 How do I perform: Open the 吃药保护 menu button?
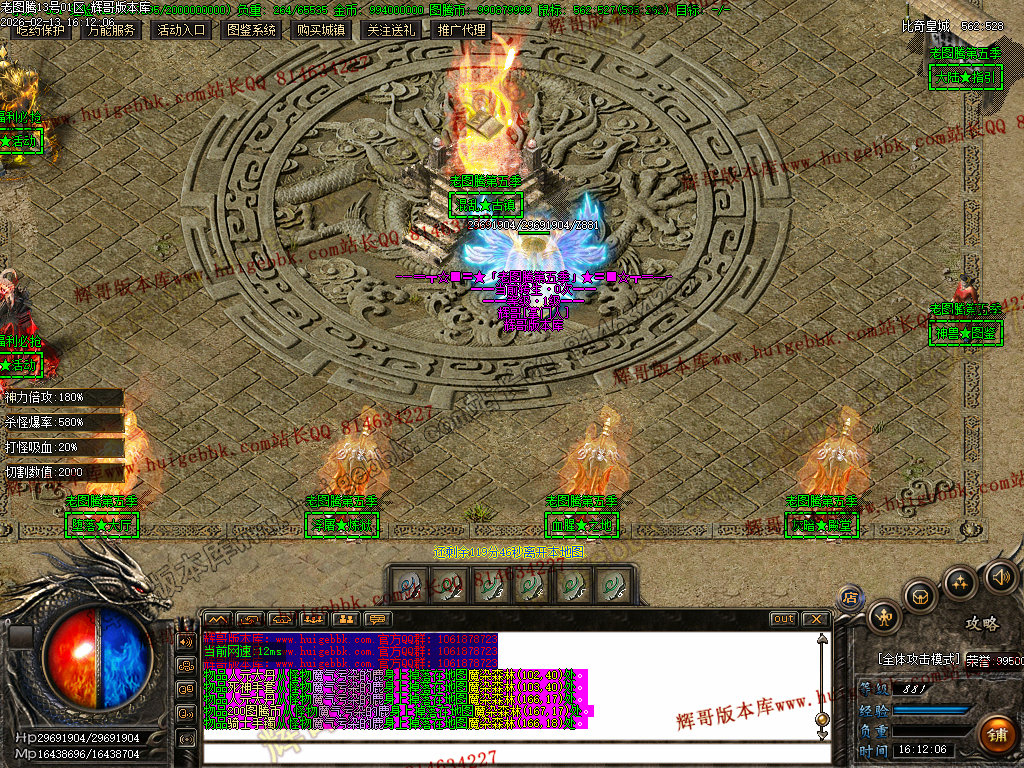(x=41, y=30)
